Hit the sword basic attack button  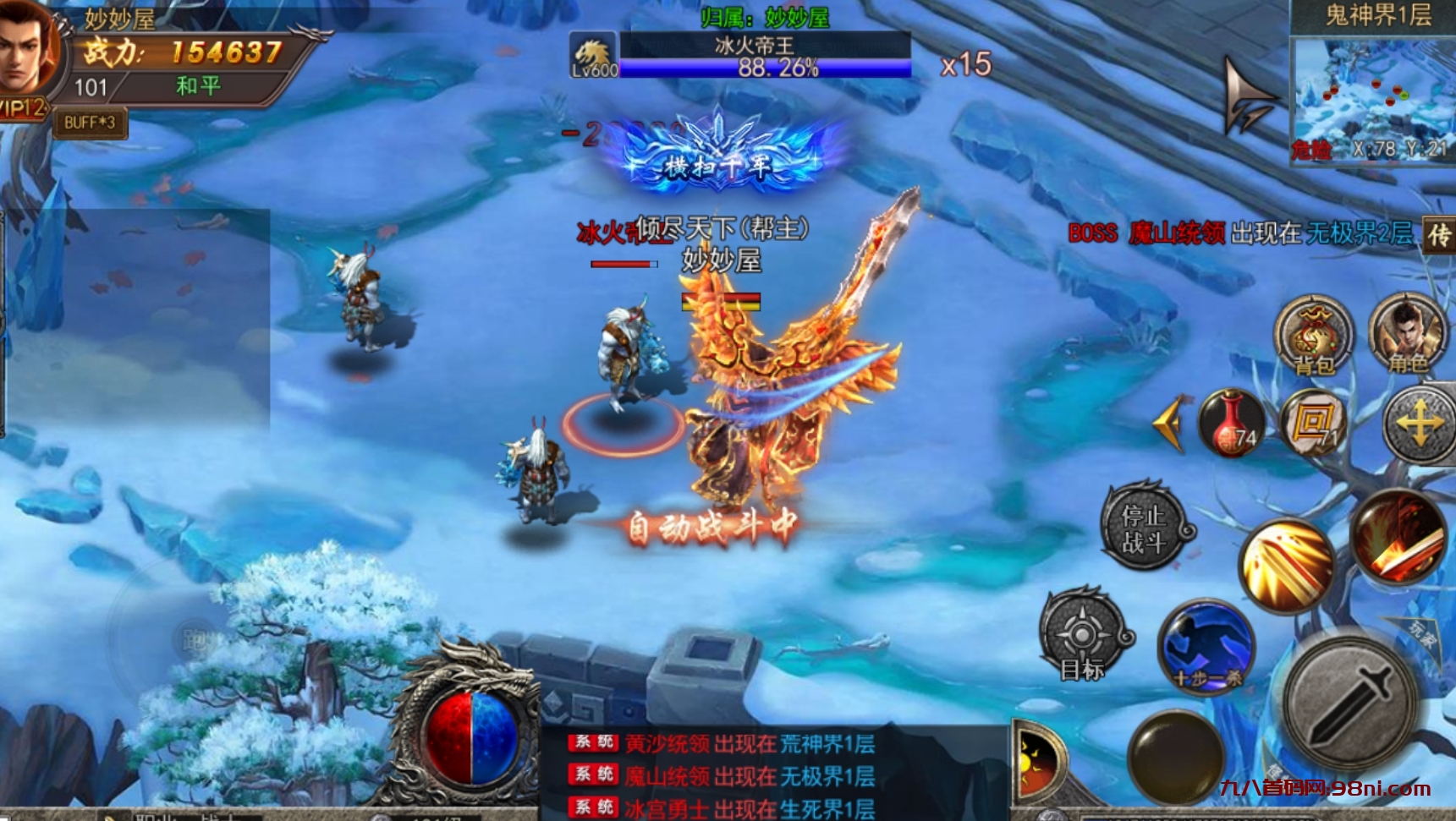(1349, 702)
